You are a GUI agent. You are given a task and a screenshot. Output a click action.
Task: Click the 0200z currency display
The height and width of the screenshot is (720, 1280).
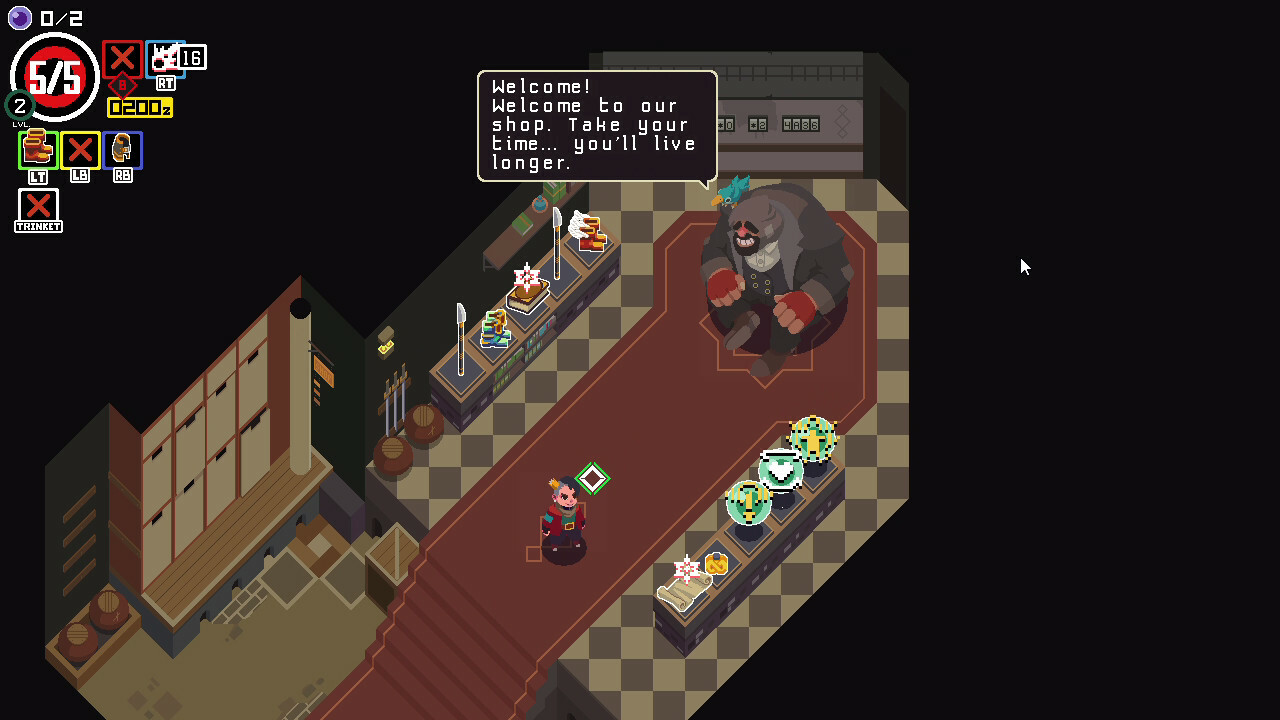[x=139, y=108]
